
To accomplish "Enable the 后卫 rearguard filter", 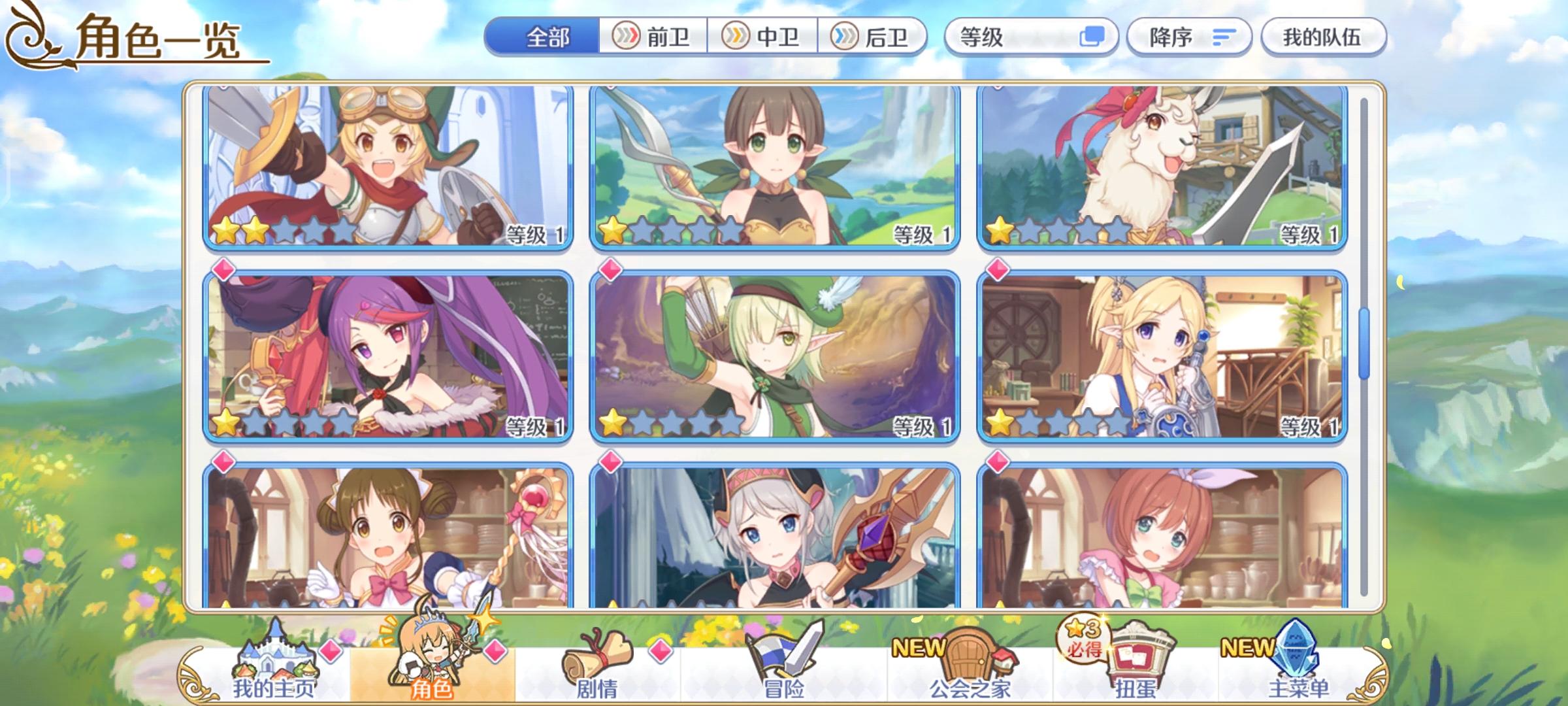I will 873,37.
